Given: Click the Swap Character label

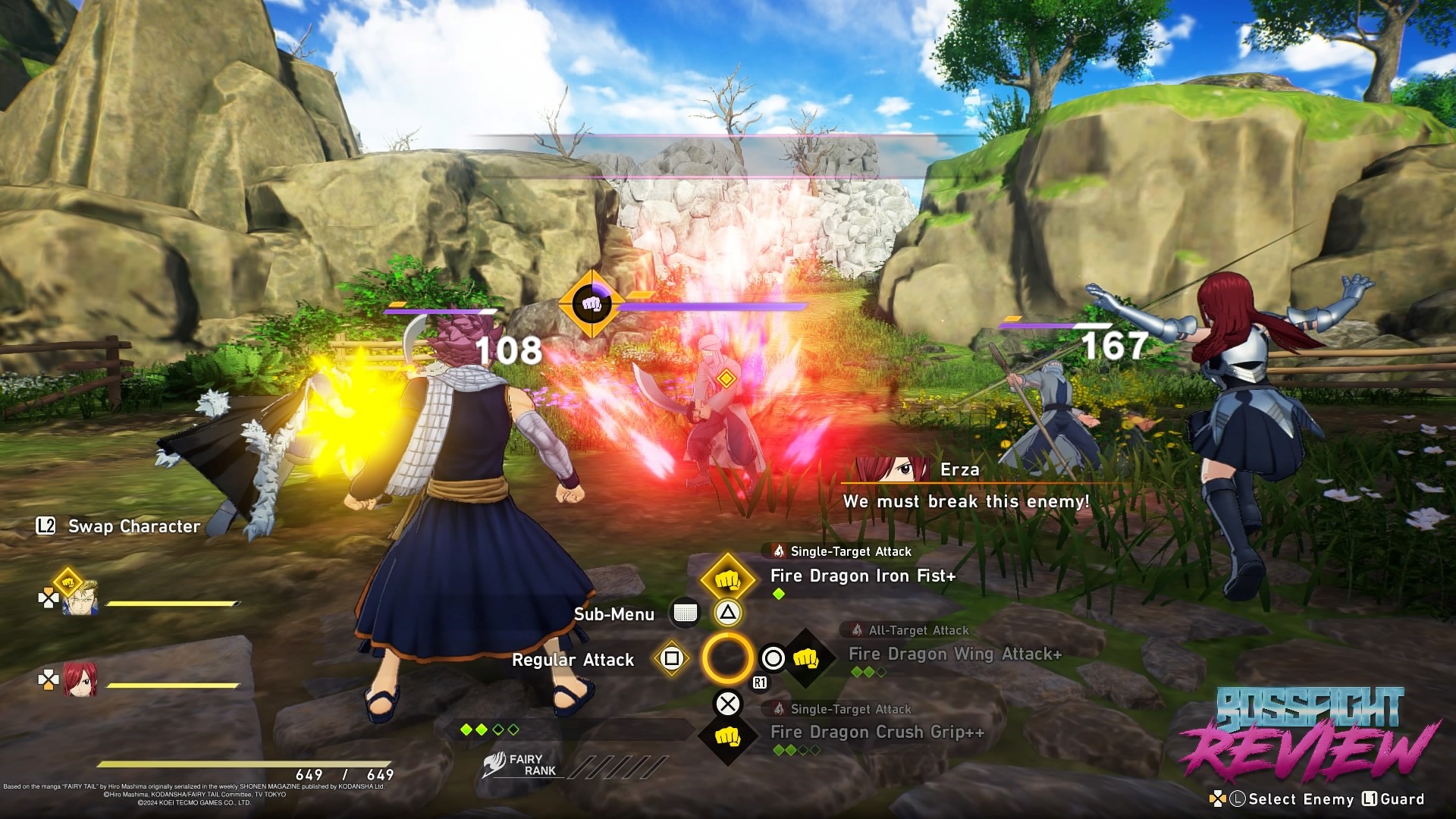Looking at the screenshot, I should pos(133,526).
